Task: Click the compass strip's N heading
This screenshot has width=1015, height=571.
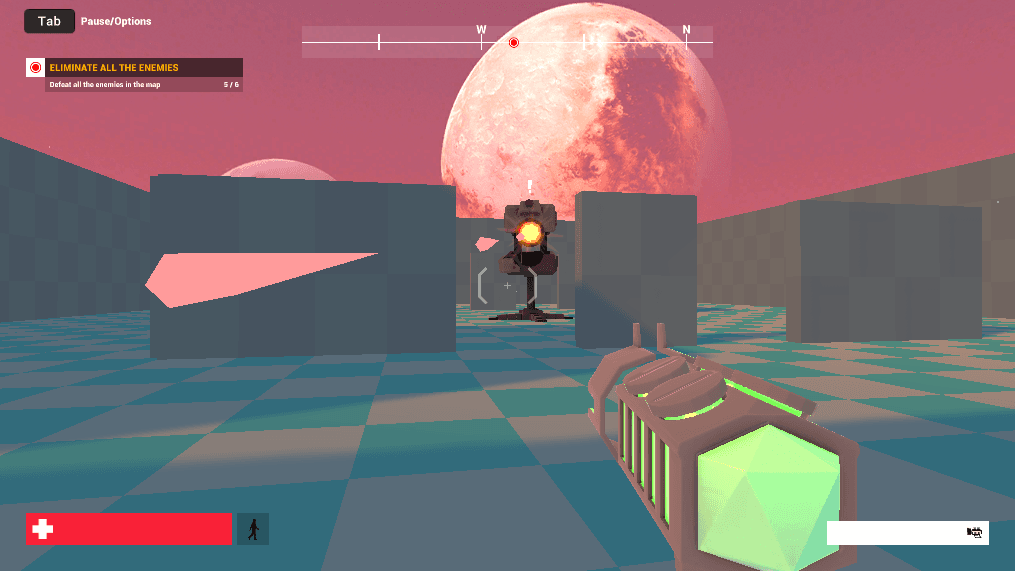Action: coord(686,30)
